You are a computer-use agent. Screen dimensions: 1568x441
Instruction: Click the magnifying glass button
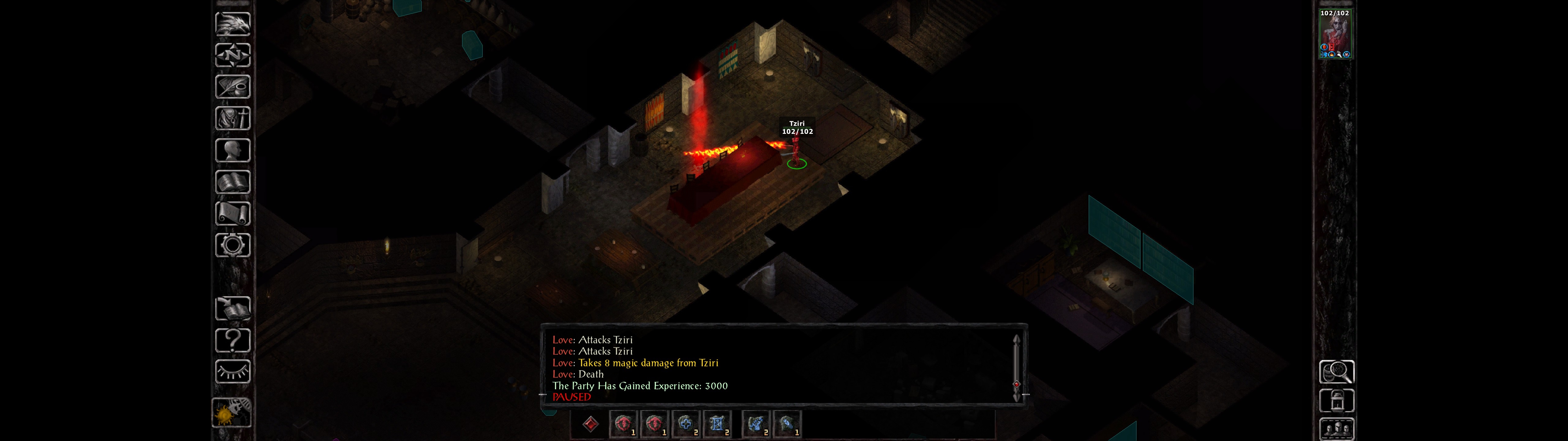(x=1336, y=371)
